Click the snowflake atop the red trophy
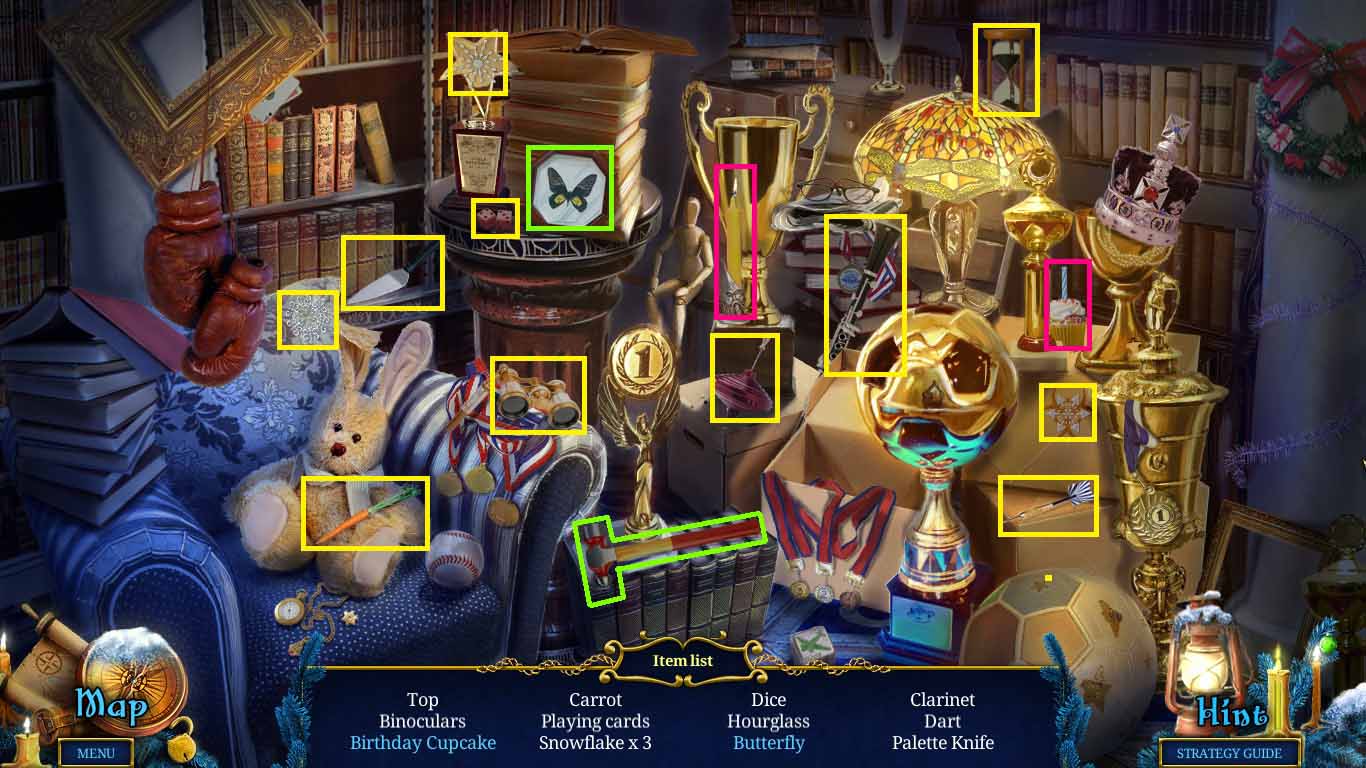Screen dimensions: 1366x768 click(479, 62)
